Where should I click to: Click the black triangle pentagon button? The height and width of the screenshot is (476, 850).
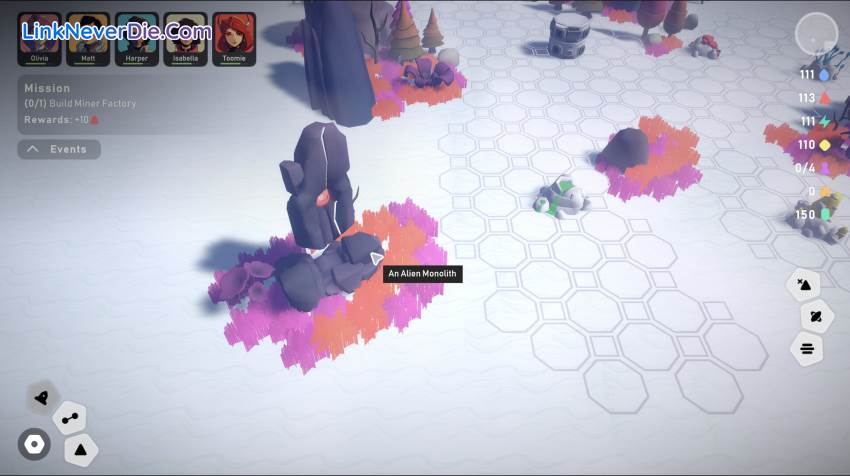tap(82, 449)
